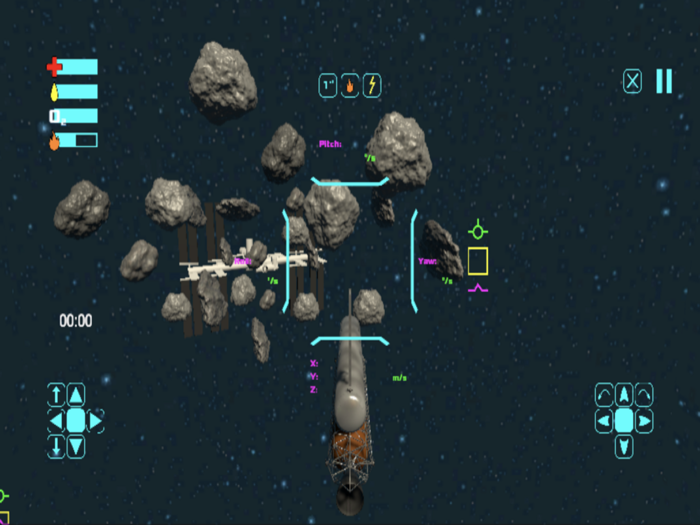Screen dimensions: 700x525
Task: Tap the right arrowhead on the right pad
Action: click(x=644, y=421)
